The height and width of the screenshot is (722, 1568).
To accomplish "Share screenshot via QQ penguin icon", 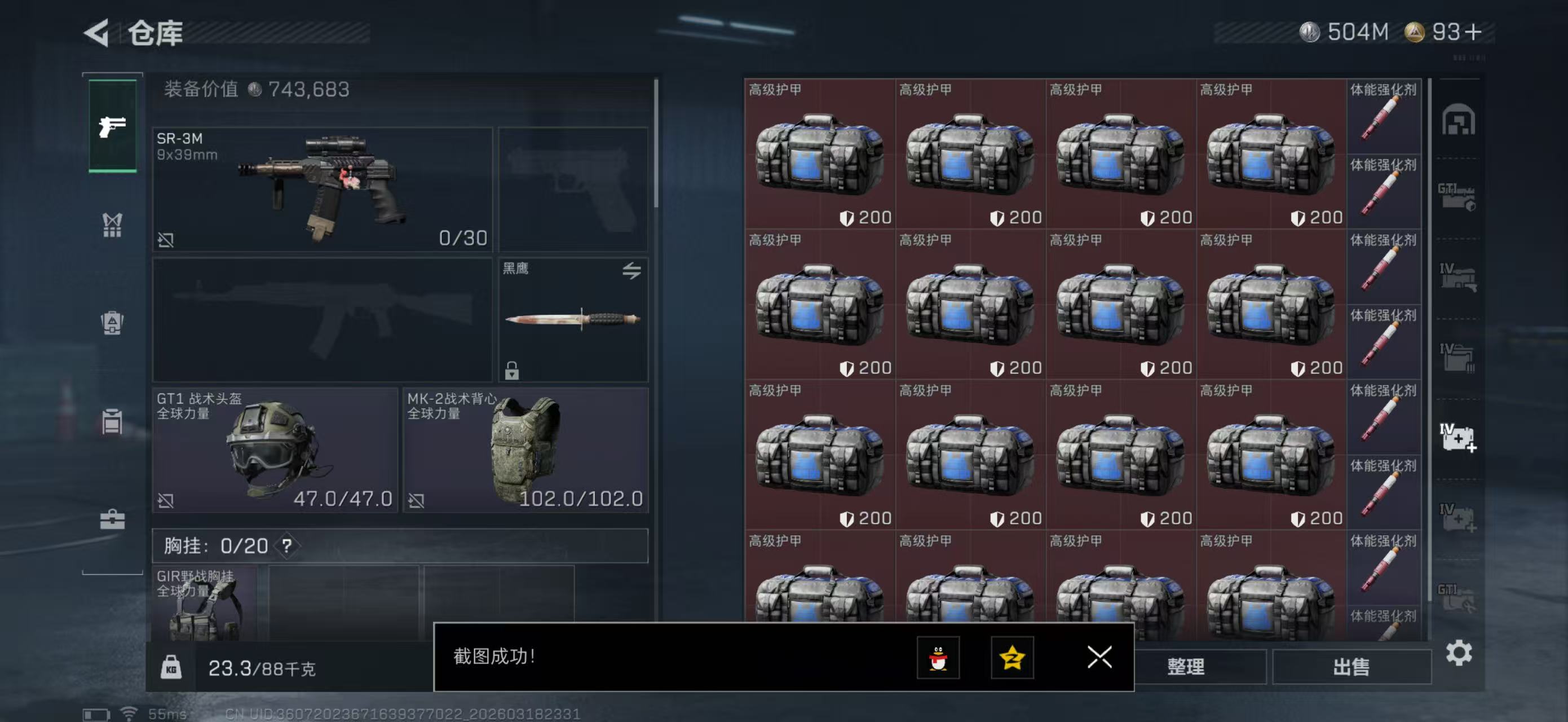I will 938,658.
